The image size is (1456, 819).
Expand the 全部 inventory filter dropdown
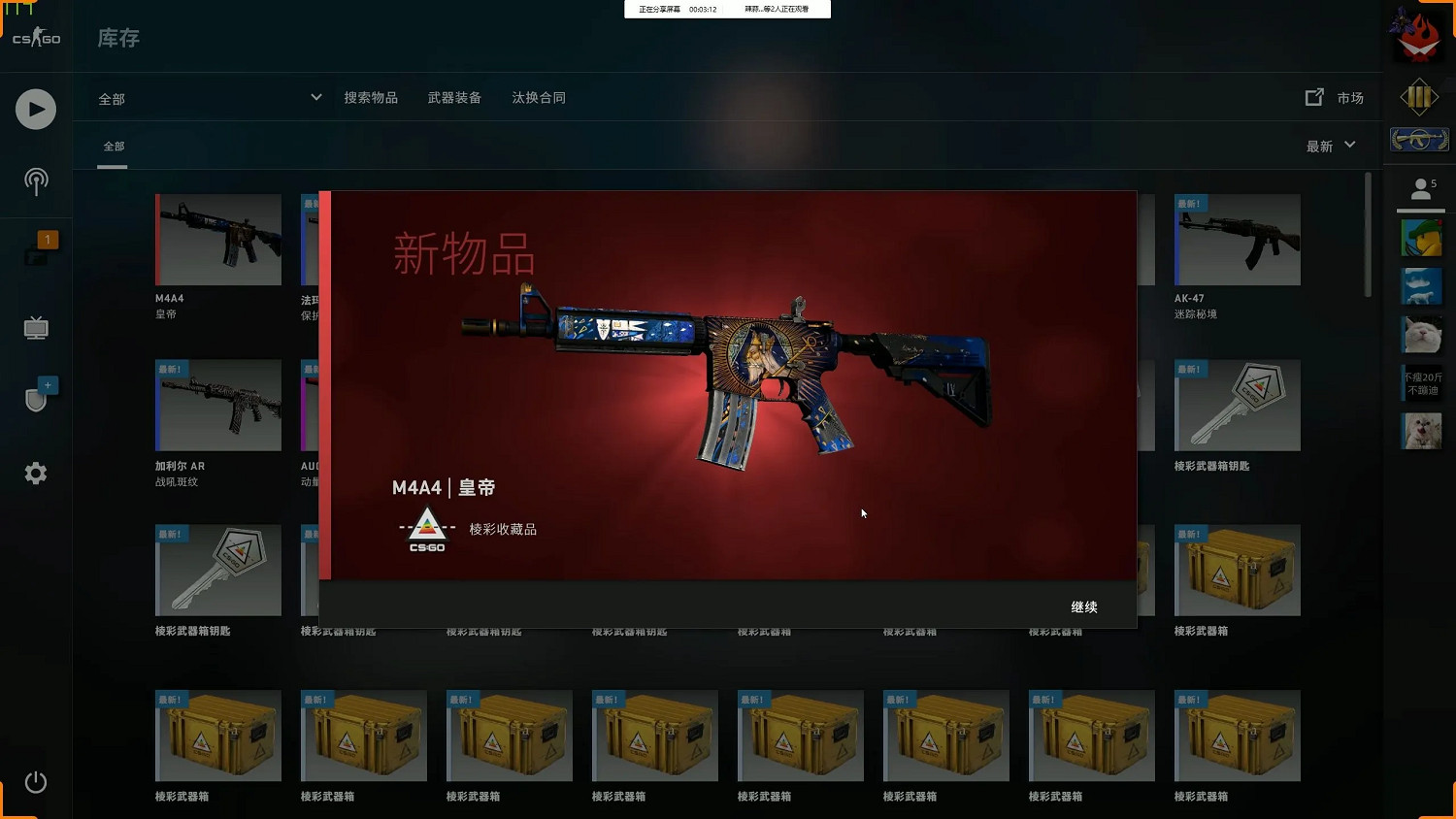click(x=208, y=97)
